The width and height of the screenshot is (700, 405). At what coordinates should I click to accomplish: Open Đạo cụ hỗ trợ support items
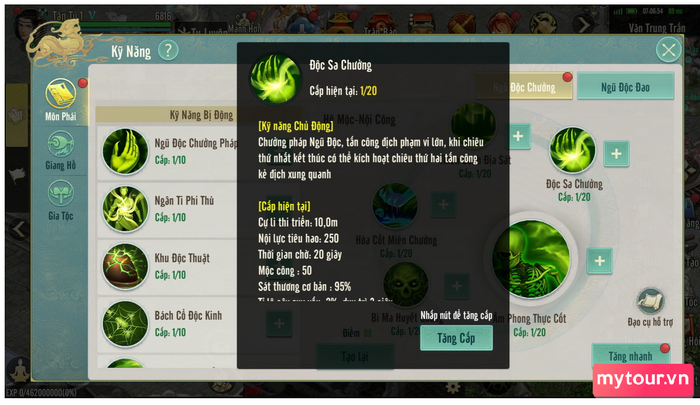coord(651,307)
